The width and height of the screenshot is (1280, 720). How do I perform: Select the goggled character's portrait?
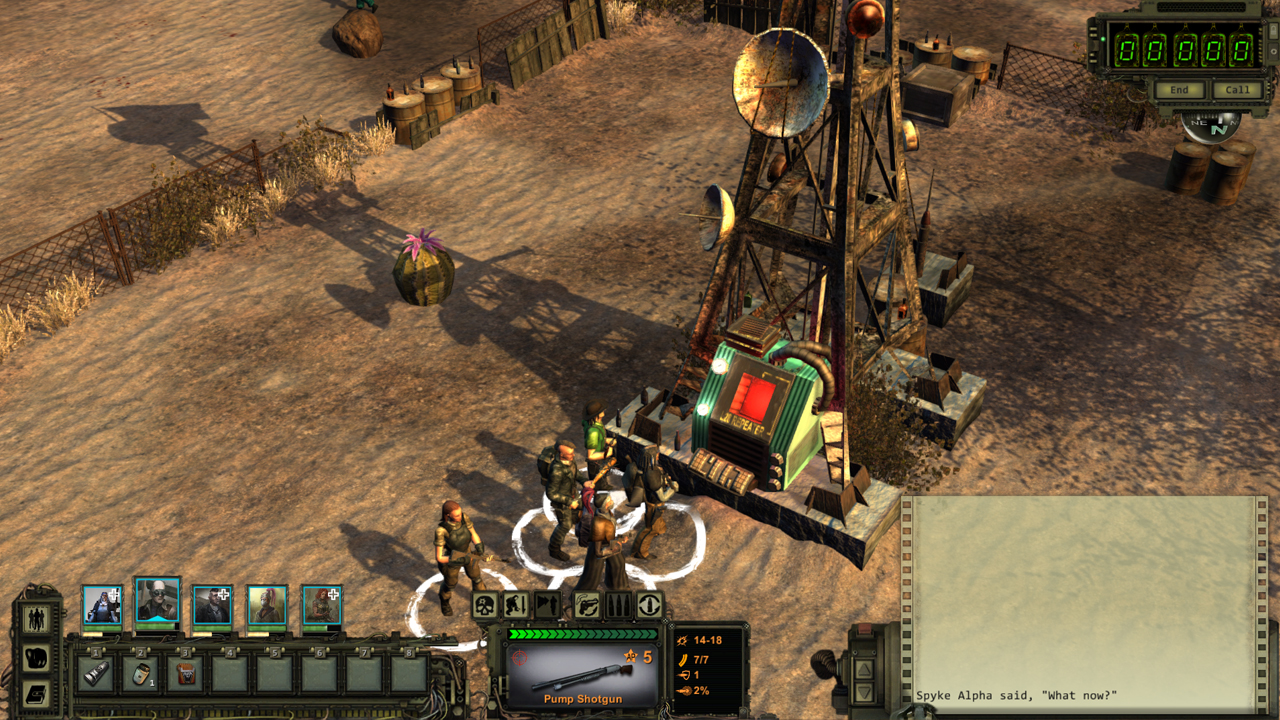[x=157, y=602]
